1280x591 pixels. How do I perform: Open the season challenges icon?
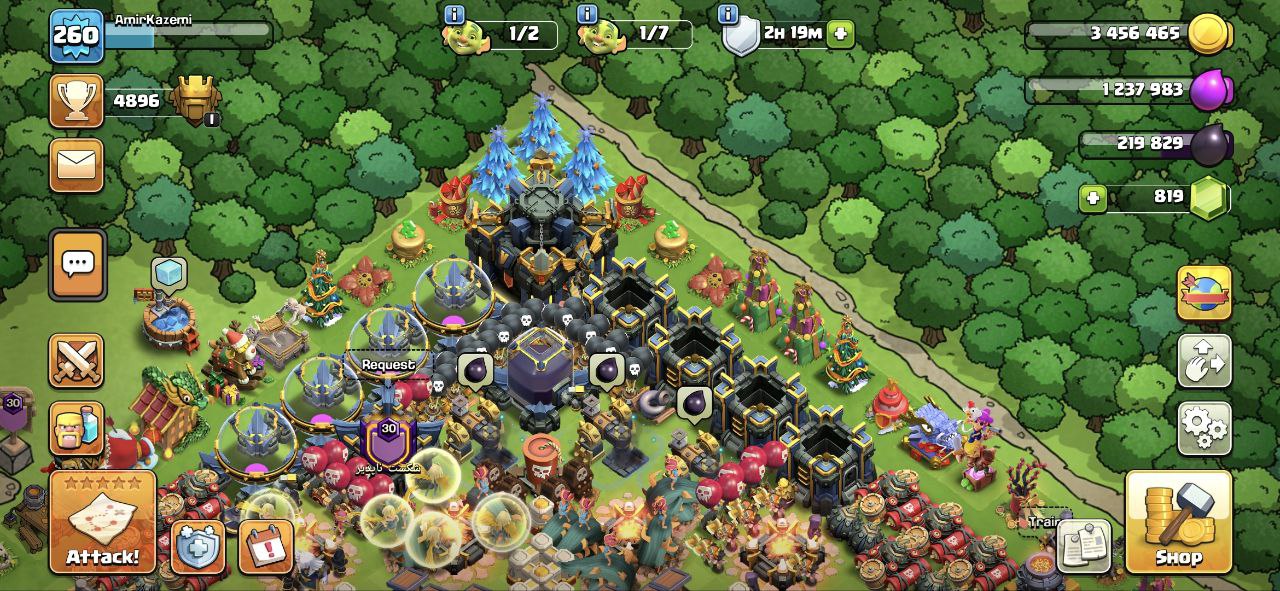pos(1204,292)
